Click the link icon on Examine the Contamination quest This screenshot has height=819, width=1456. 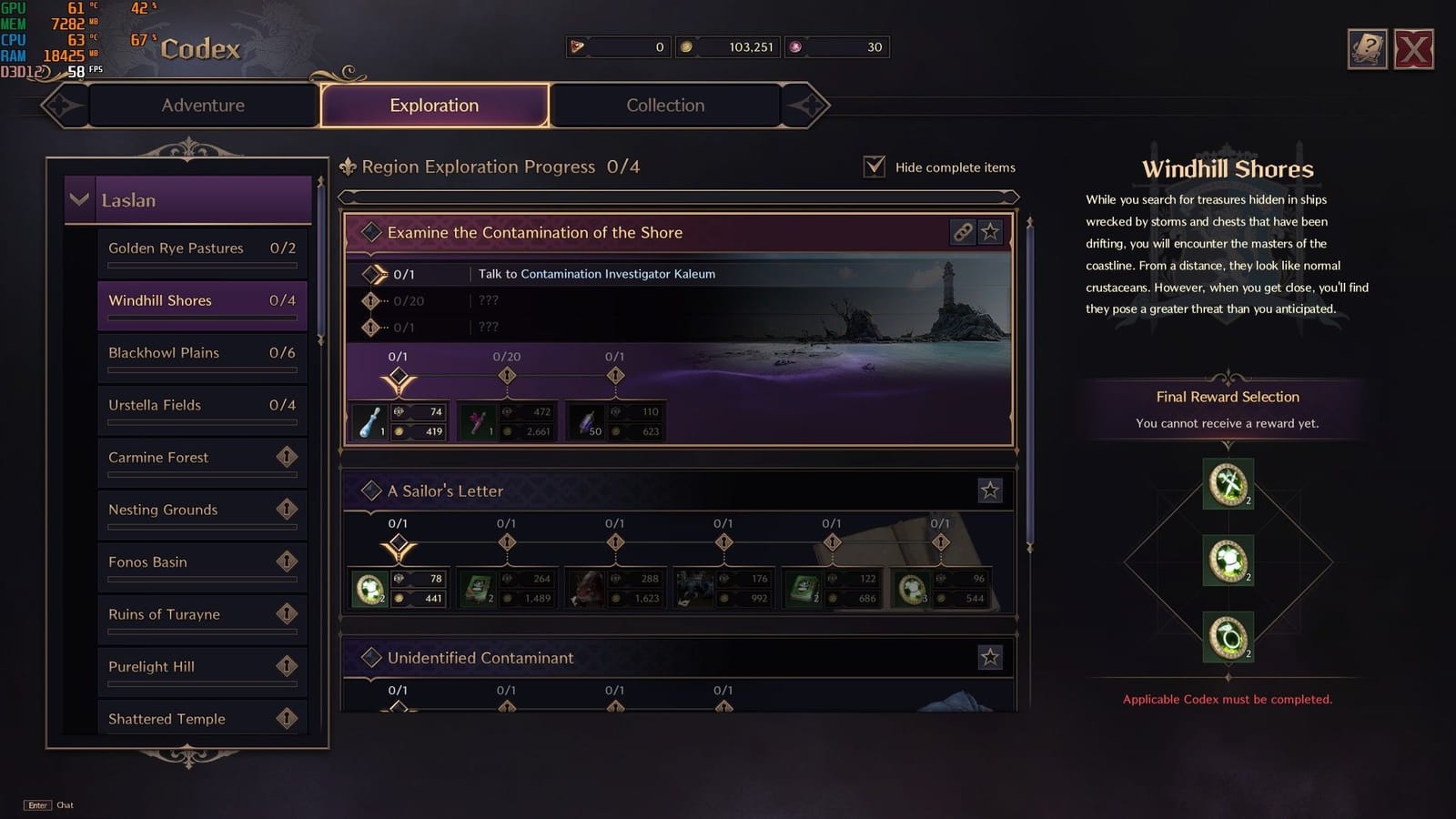point(961,232)
